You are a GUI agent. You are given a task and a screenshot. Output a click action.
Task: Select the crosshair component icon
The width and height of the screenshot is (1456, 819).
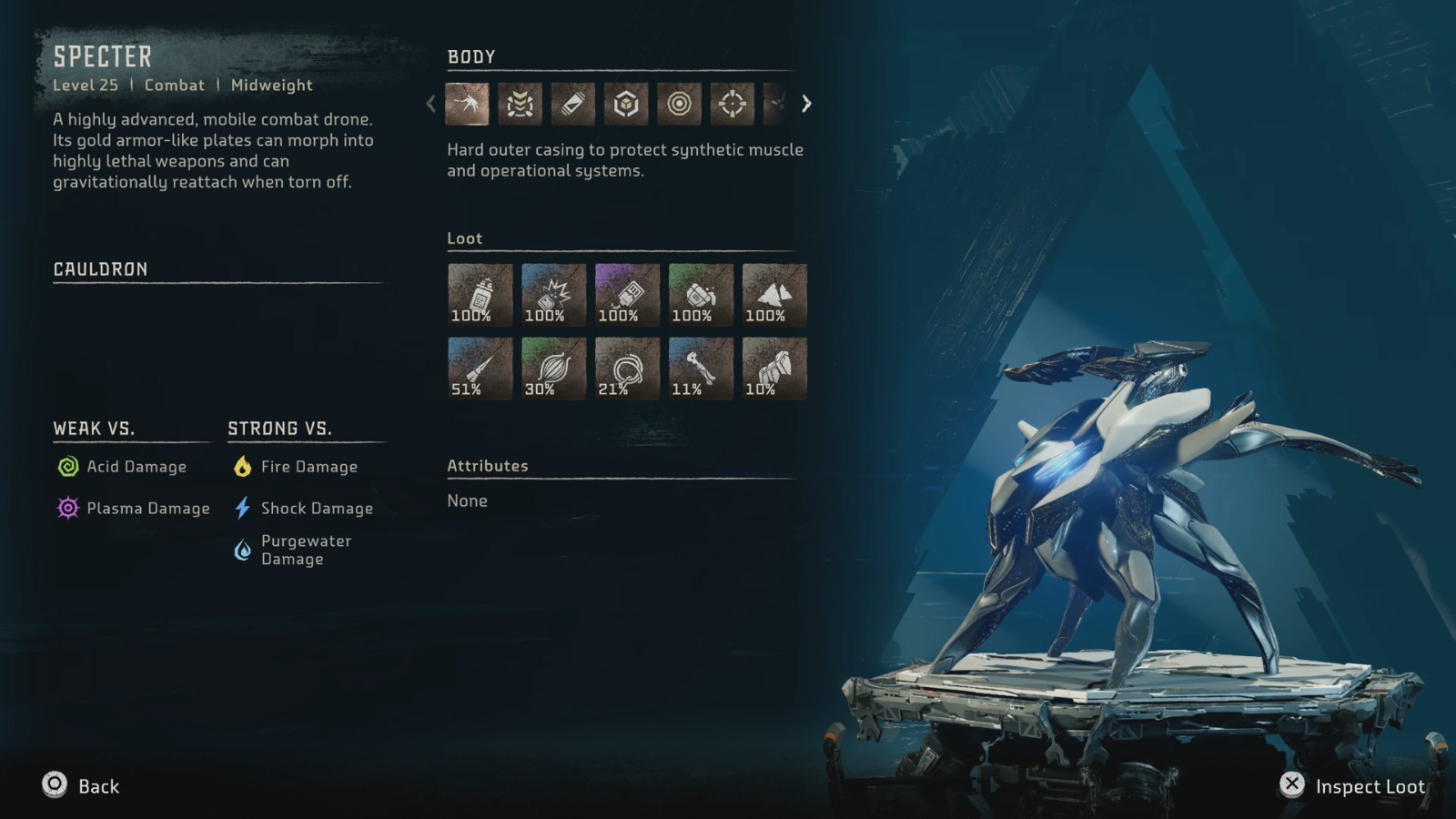click(732, 104)
